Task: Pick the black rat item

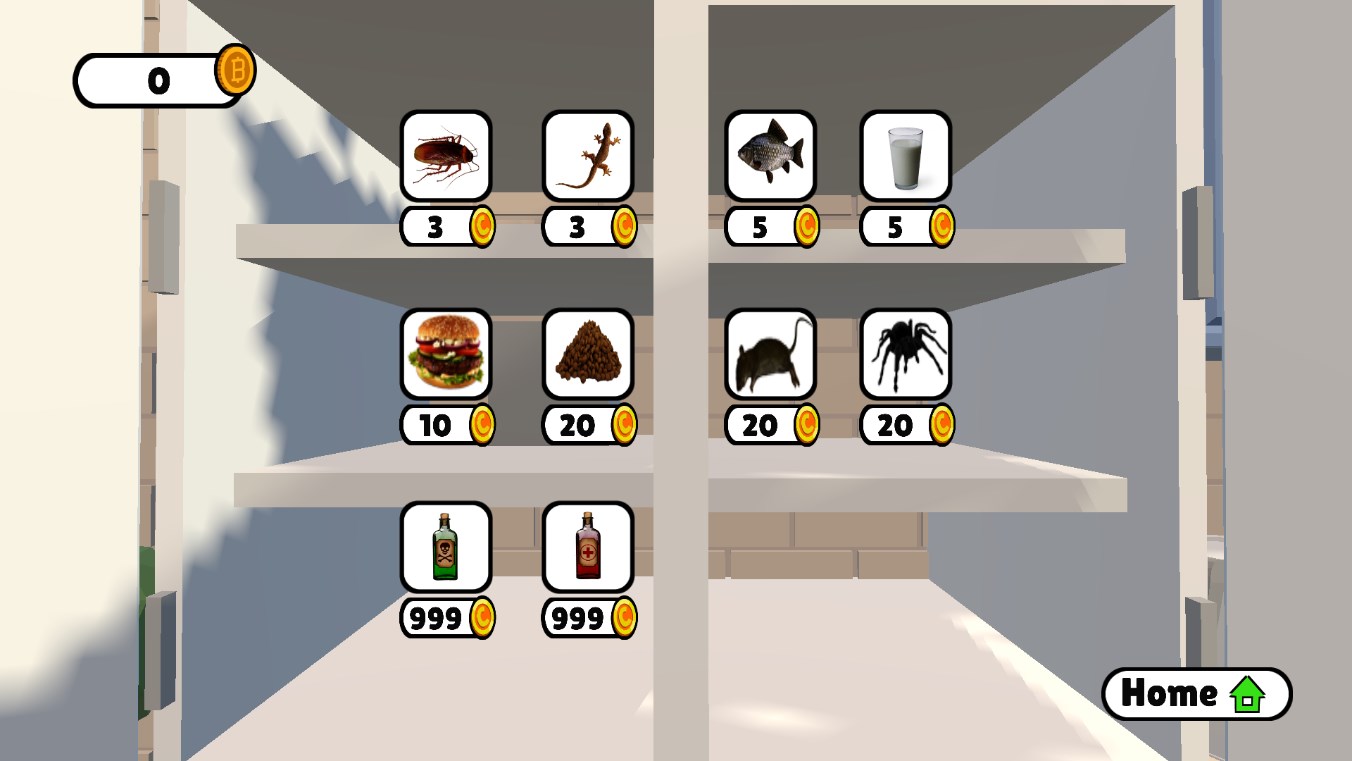Action: coord(770,354)
